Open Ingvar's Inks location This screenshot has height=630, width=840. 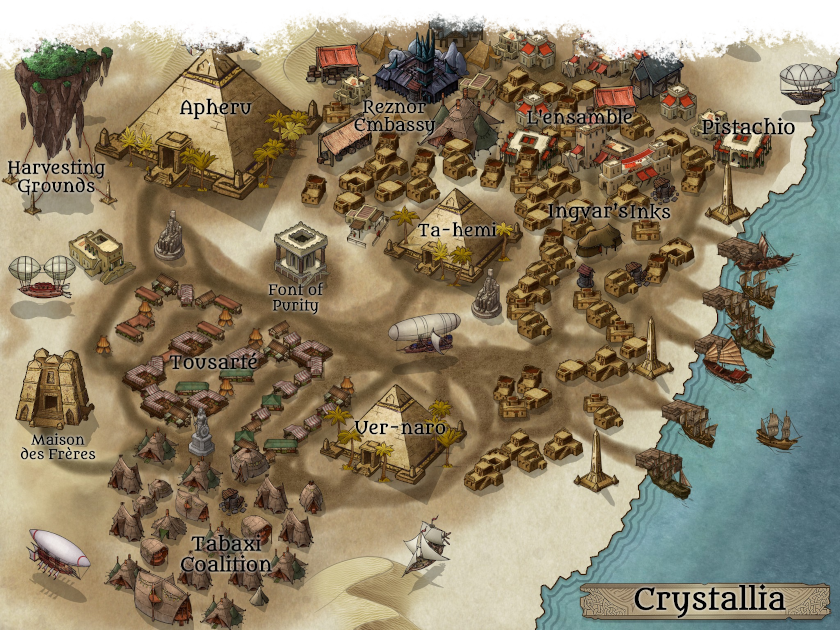[x=609, y=211]
